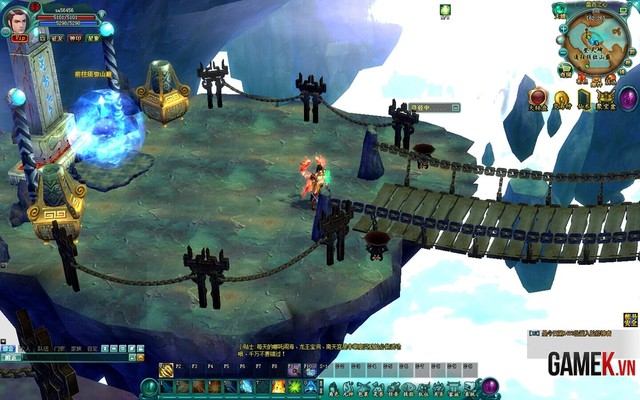
Task: Select the green orb at hotbar left end
Action: 149,387
